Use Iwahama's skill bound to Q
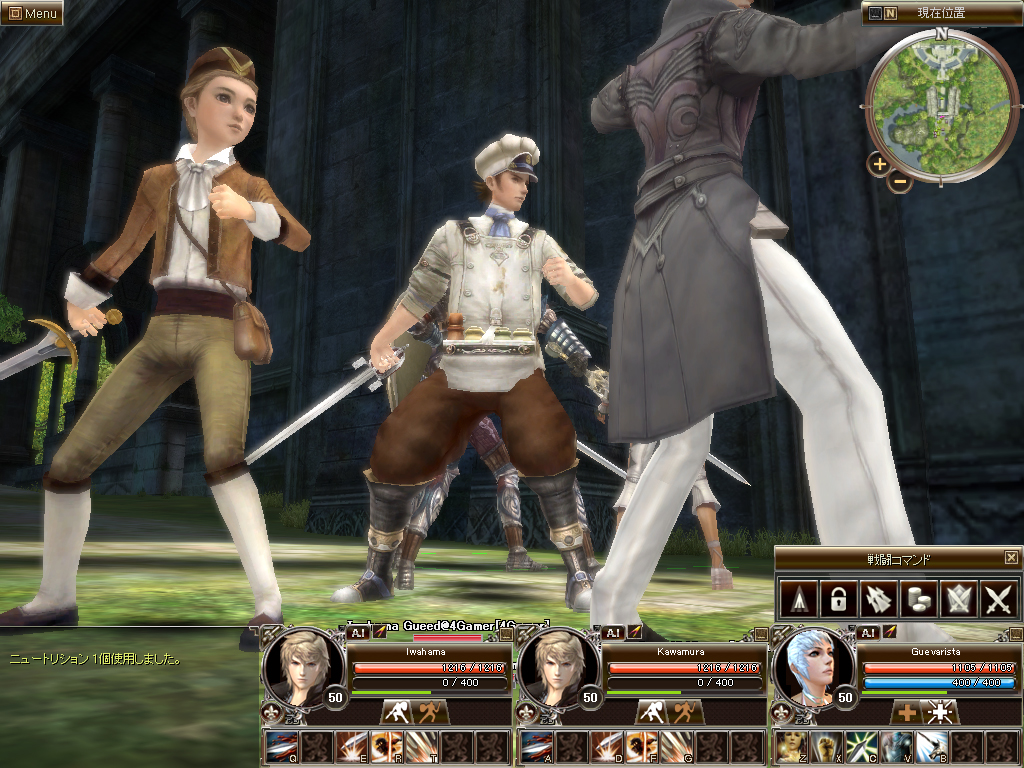 [x=283, y=747]
